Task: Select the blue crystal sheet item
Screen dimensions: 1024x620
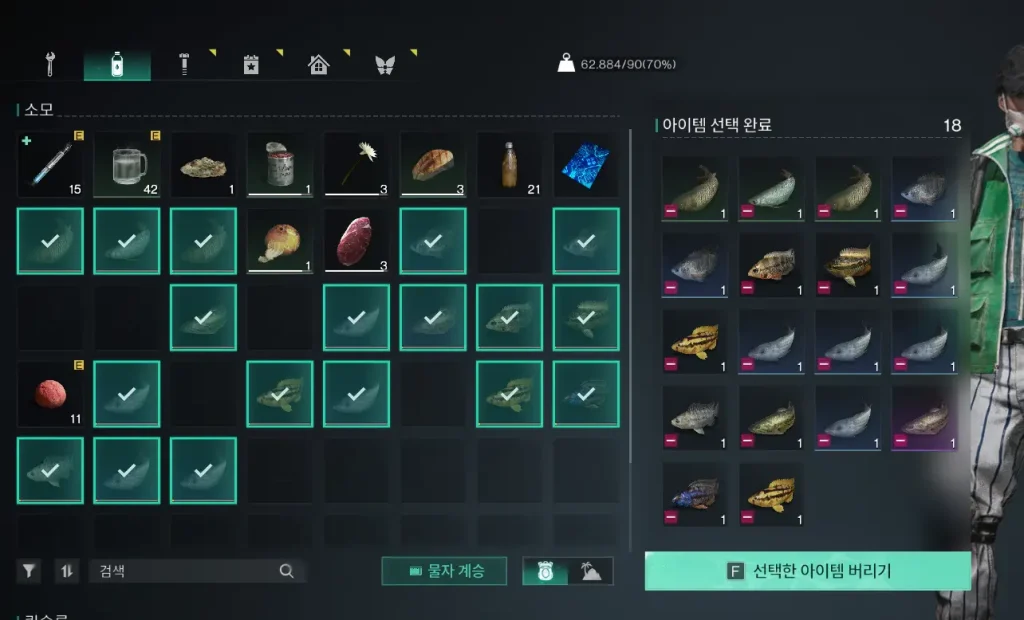Action: 586,164
